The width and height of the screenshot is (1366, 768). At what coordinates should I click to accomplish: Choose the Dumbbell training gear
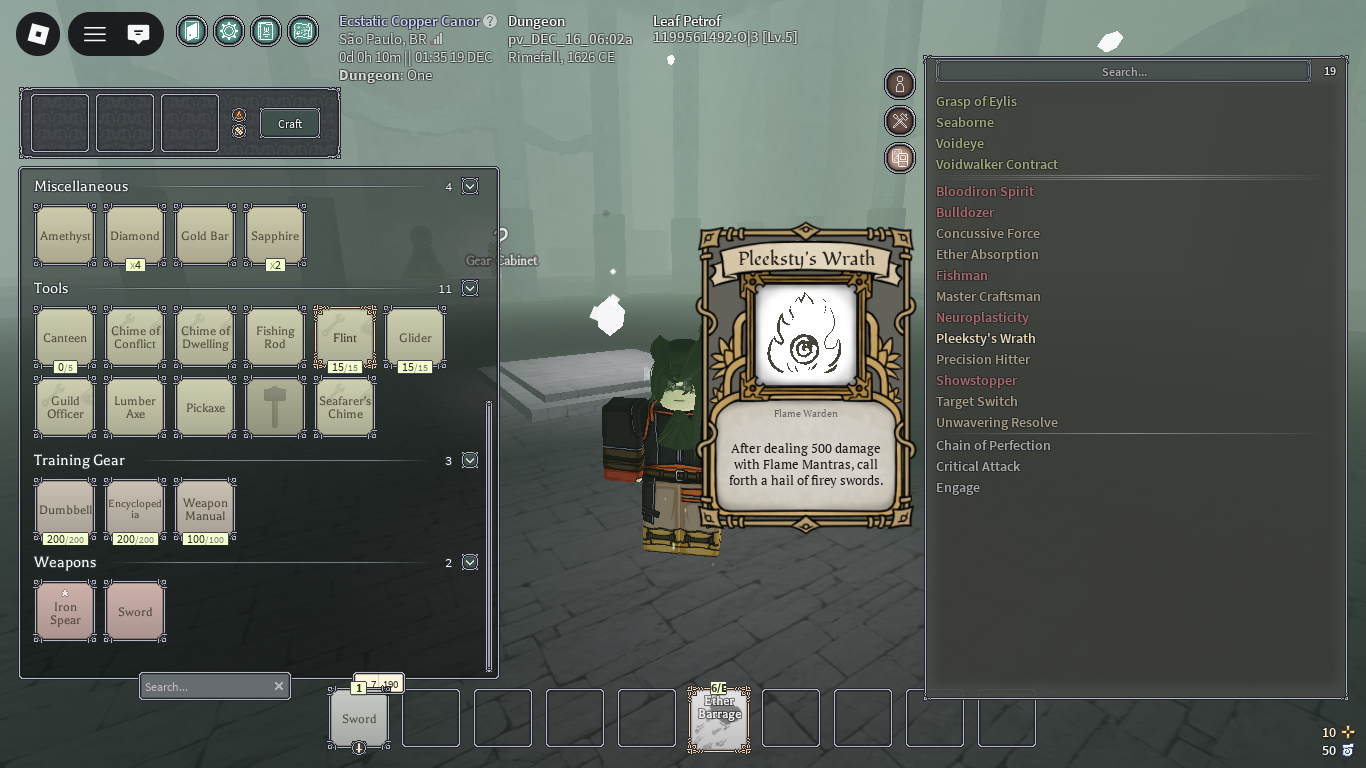[x=65, y=510]
